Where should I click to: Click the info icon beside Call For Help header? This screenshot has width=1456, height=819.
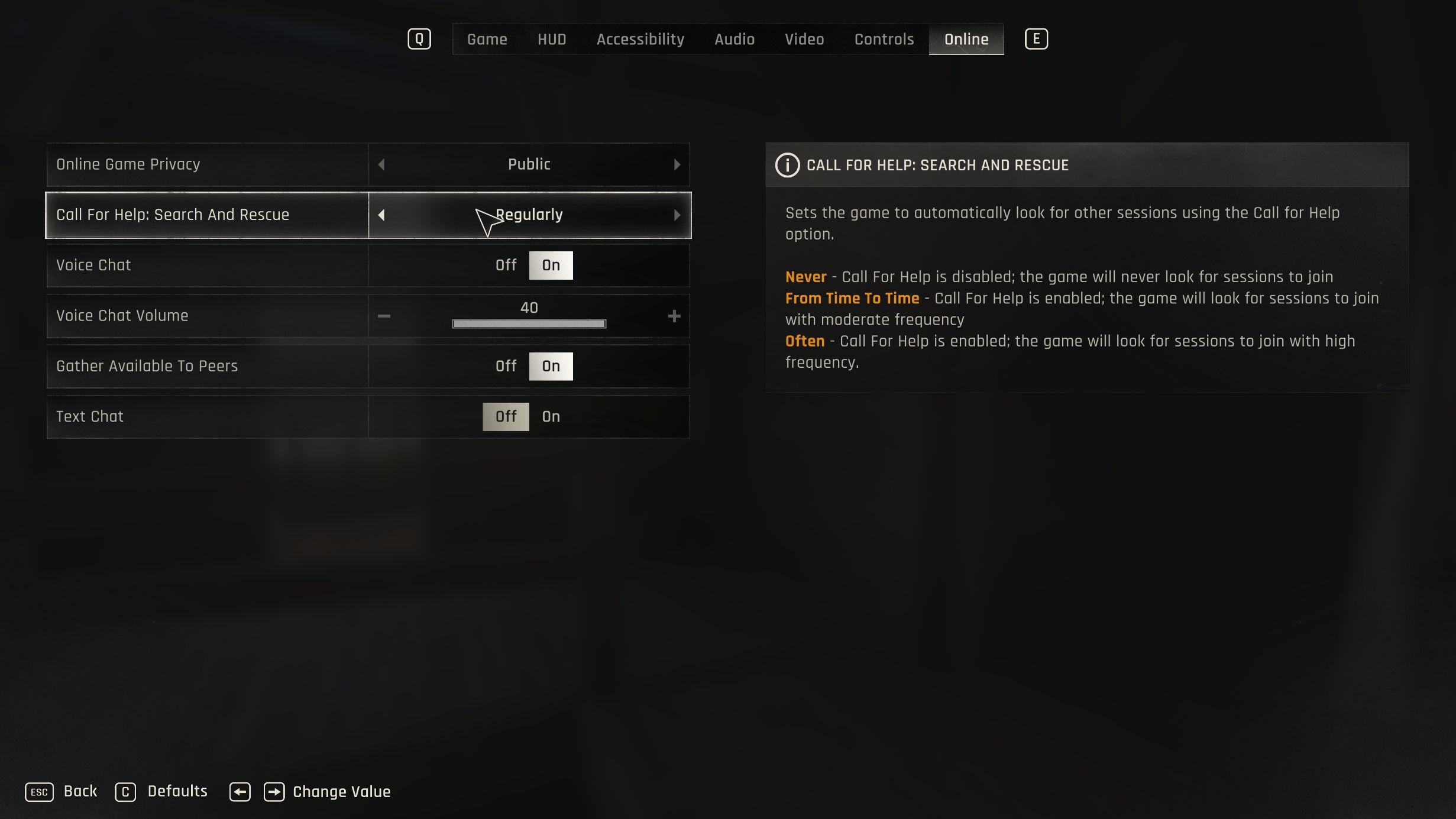tap(787, 165)
